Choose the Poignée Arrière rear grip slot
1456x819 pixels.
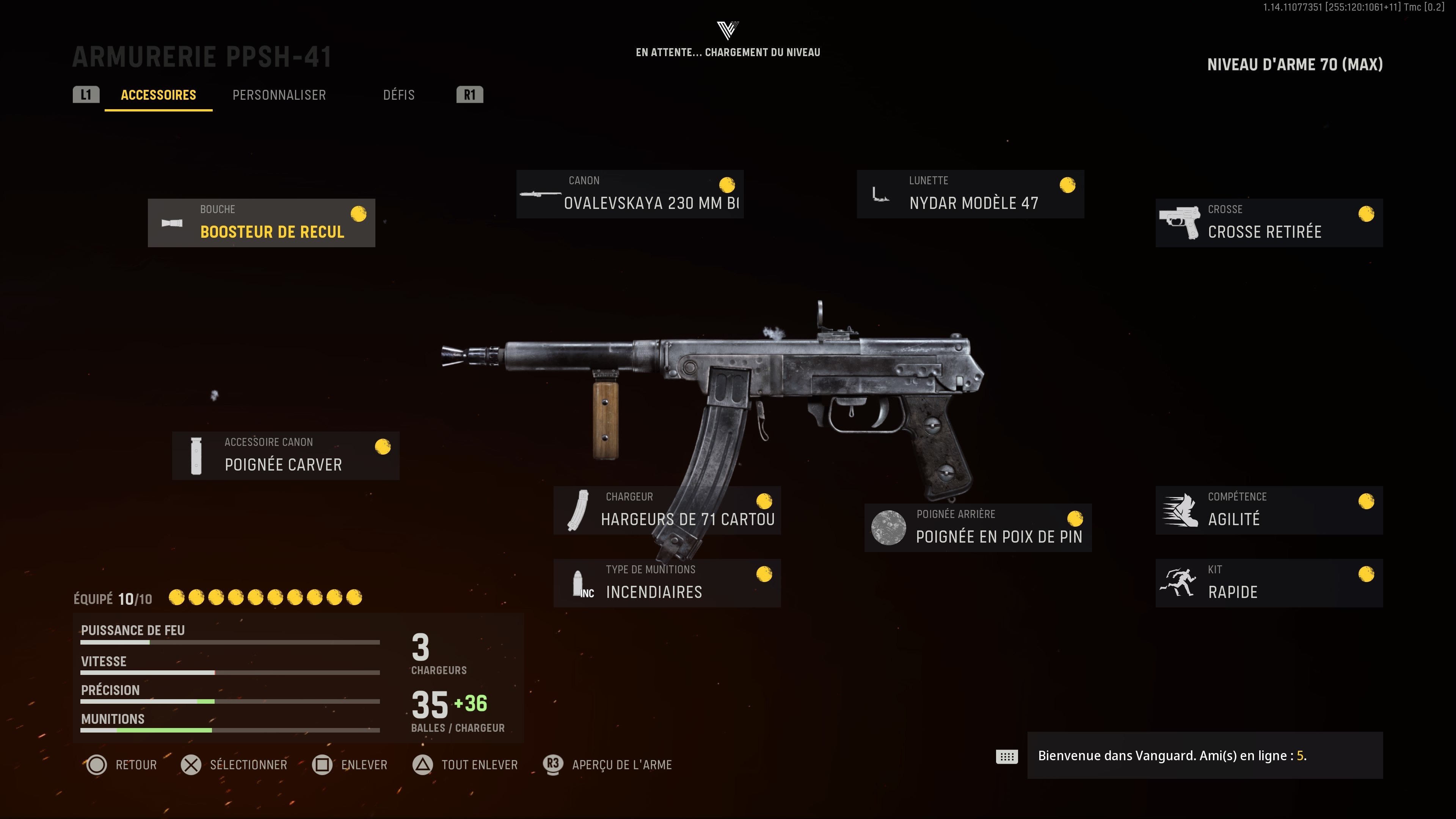(978, 527)
